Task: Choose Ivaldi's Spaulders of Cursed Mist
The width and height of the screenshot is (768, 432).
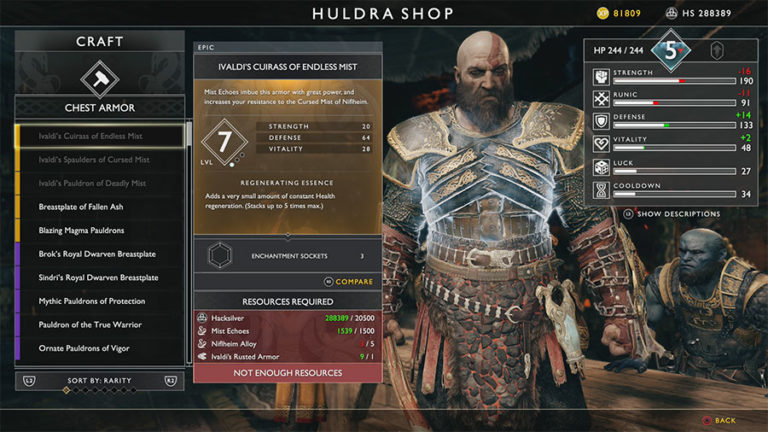Action: pyautogui.click(x=99, y=160)
